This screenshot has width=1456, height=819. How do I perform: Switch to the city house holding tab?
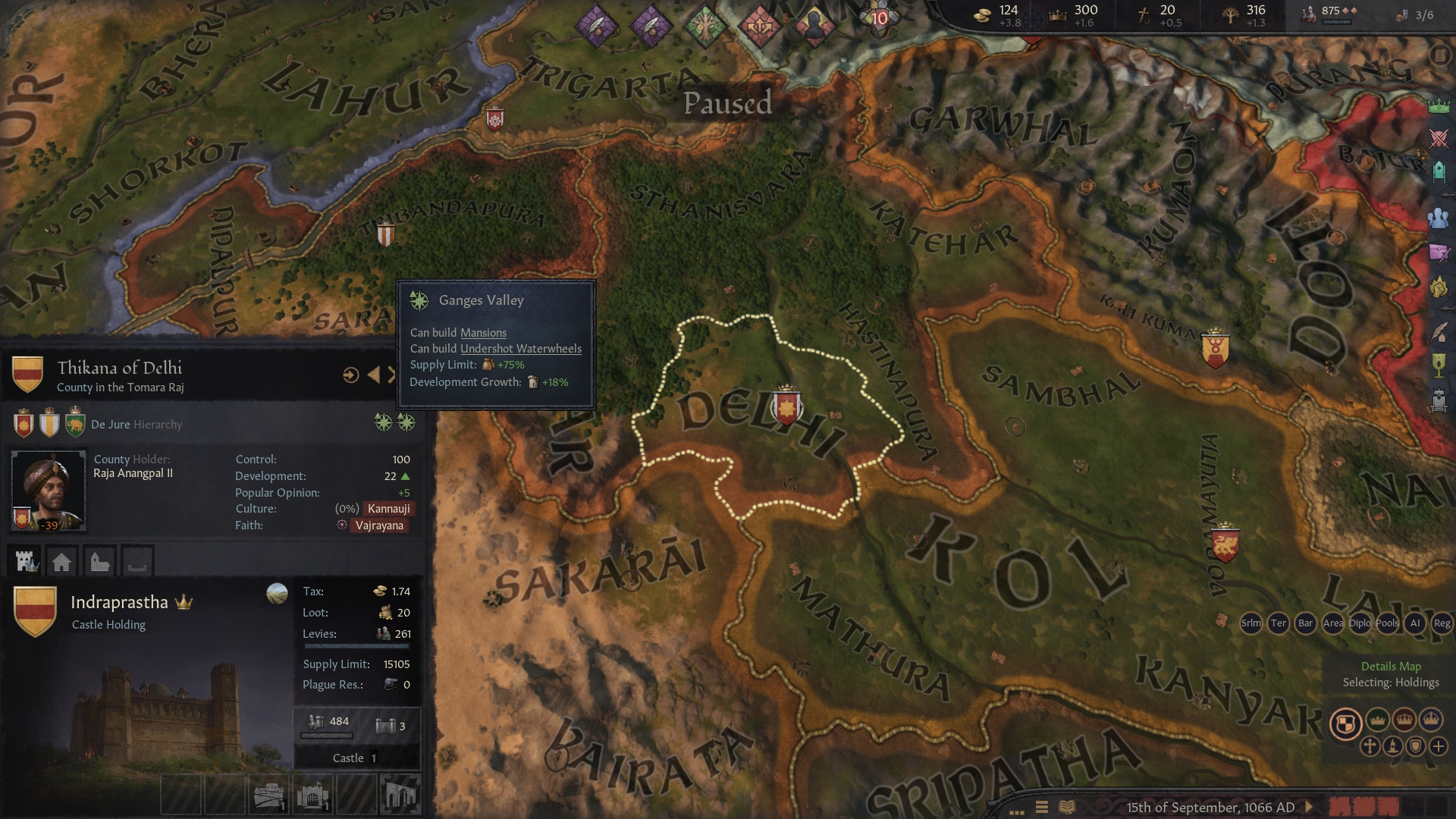pos(62,561)
